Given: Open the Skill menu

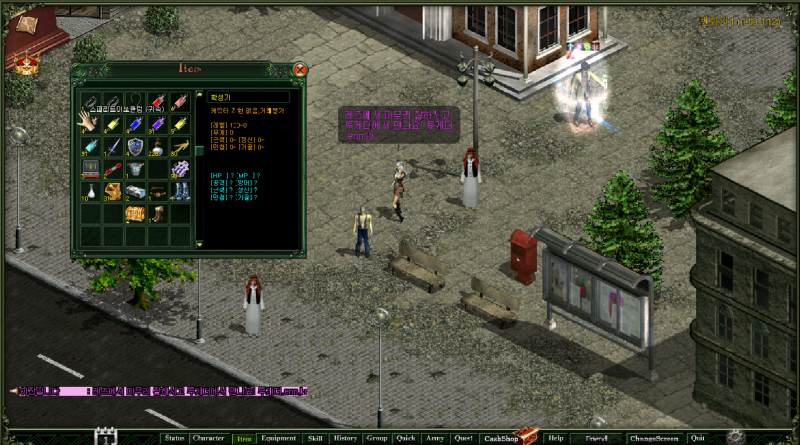Looking at the screenshot, I should [315, 438].
